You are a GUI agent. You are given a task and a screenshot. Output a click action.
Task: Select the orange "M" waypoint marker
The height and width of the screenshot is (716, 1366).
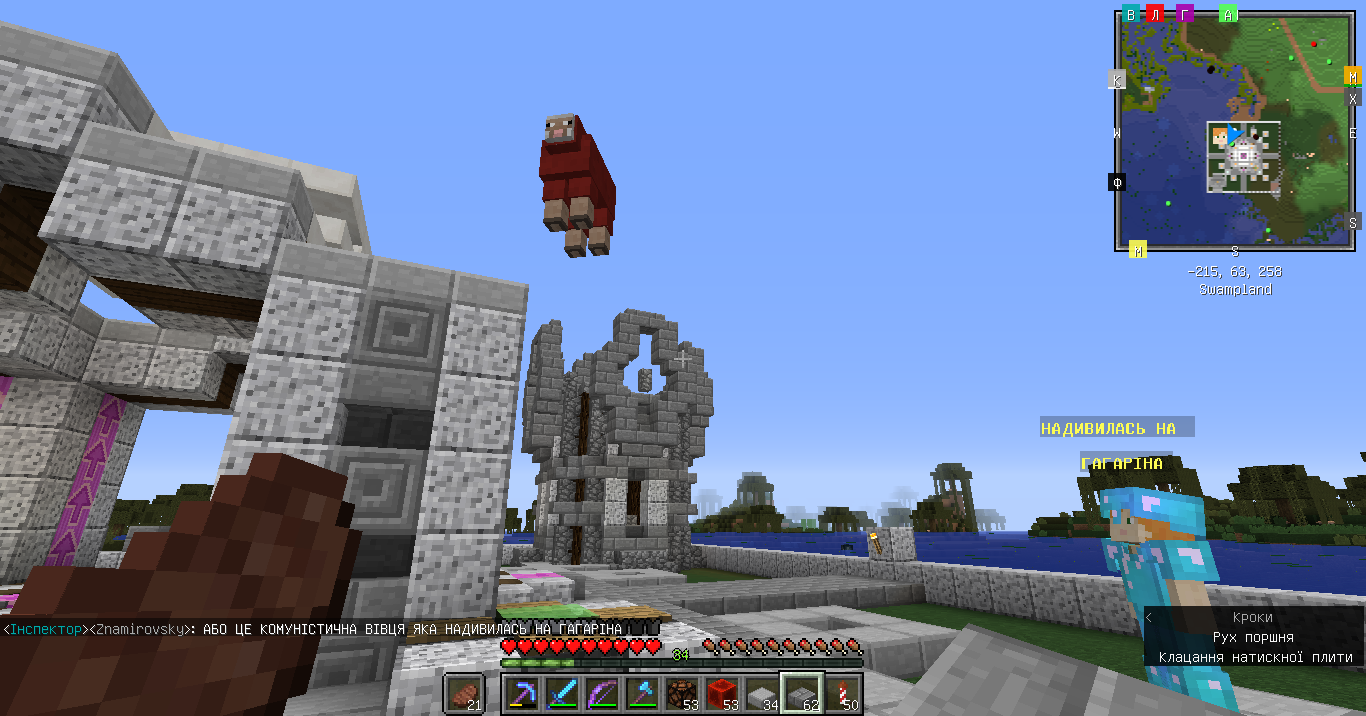point(1353,76)
